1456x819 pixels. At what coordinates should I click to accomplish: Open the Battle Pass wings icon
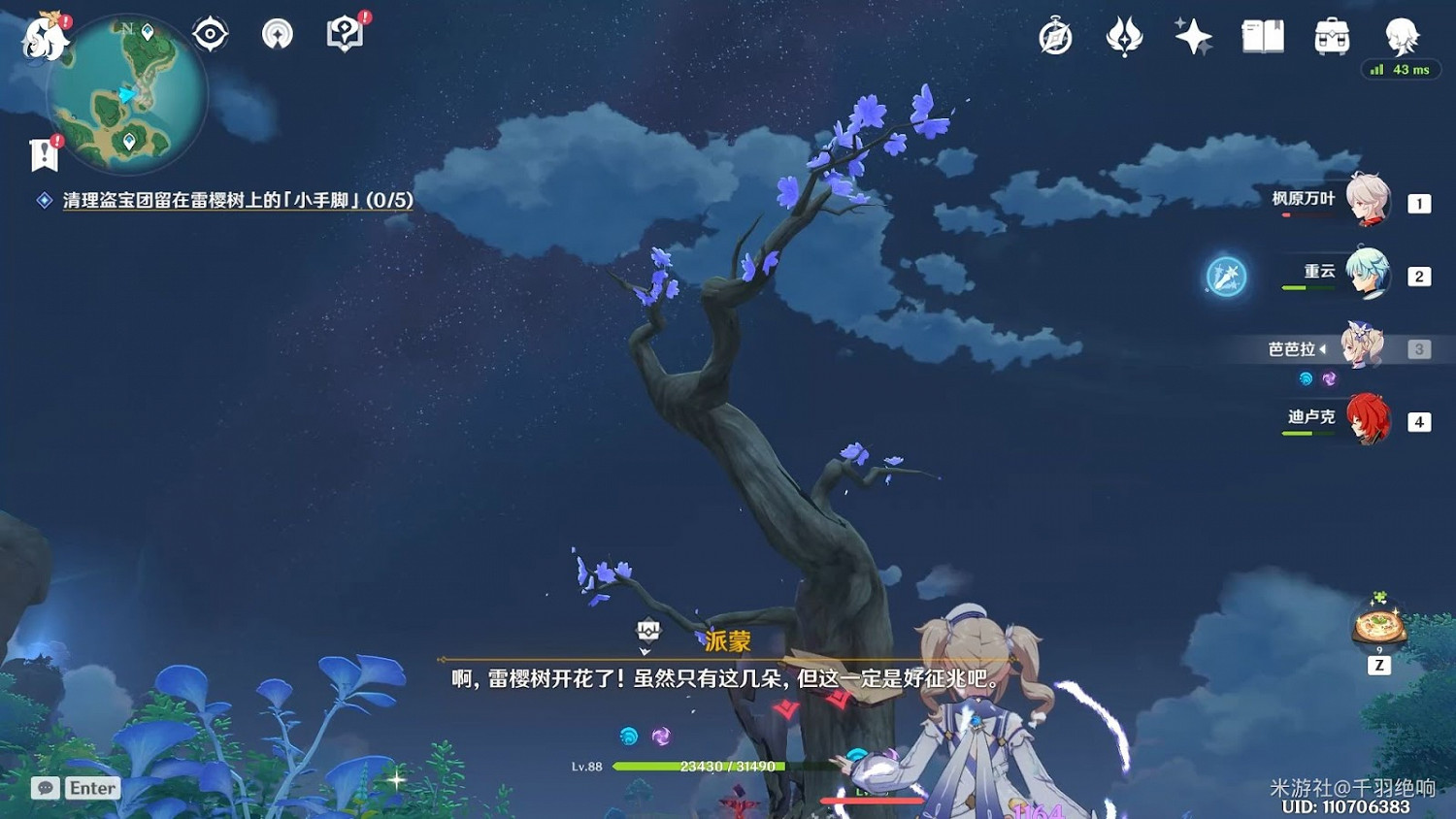point(1124,36)
